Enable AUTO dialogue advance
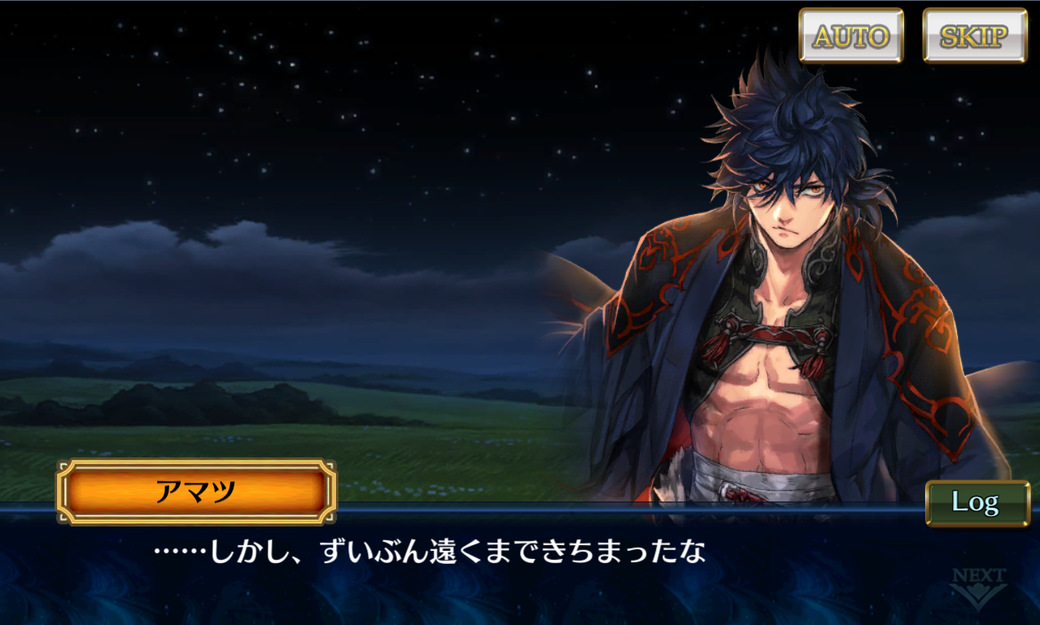The image size is (1040, 625). click(x=851, y=36)
